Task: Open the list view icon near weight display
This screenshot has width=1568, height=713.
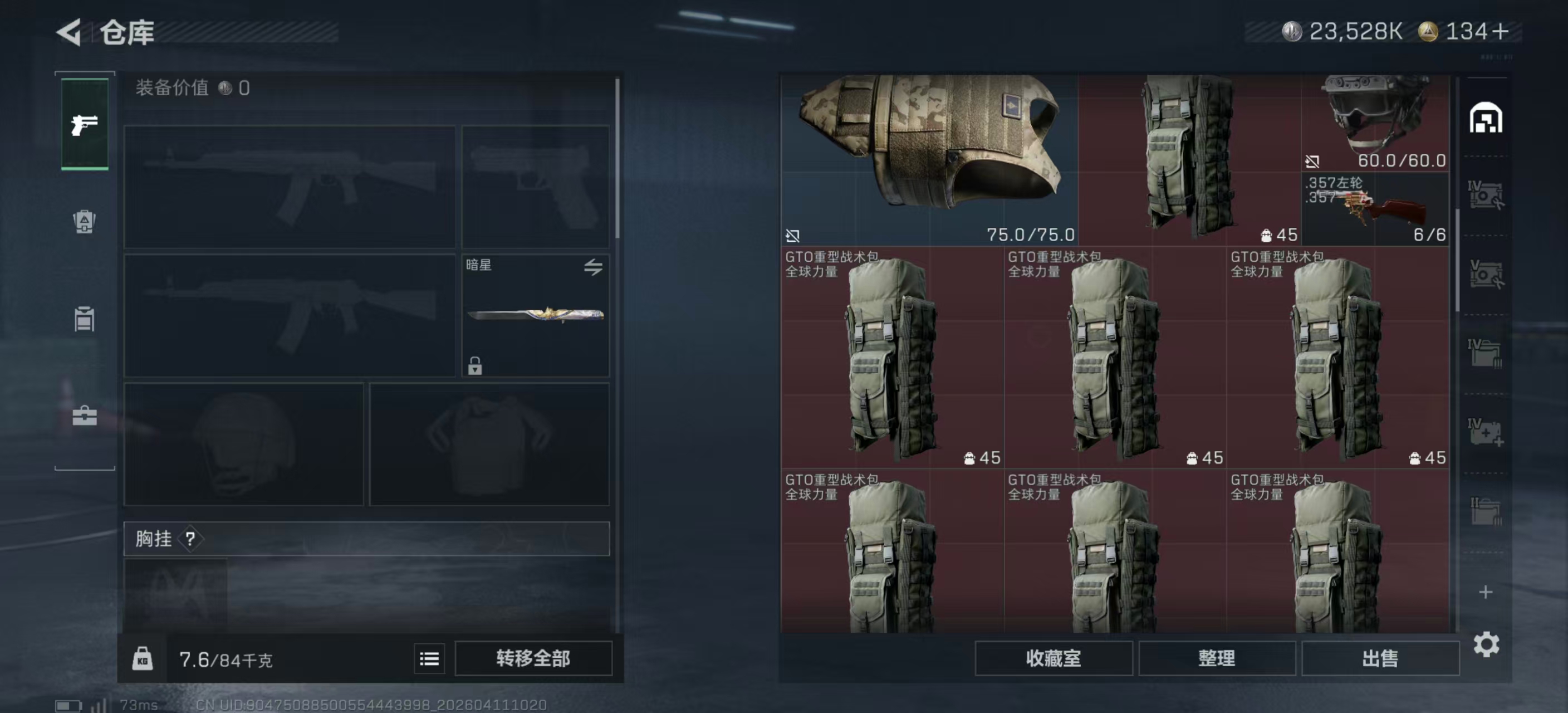Action: [x=429, y=659]
